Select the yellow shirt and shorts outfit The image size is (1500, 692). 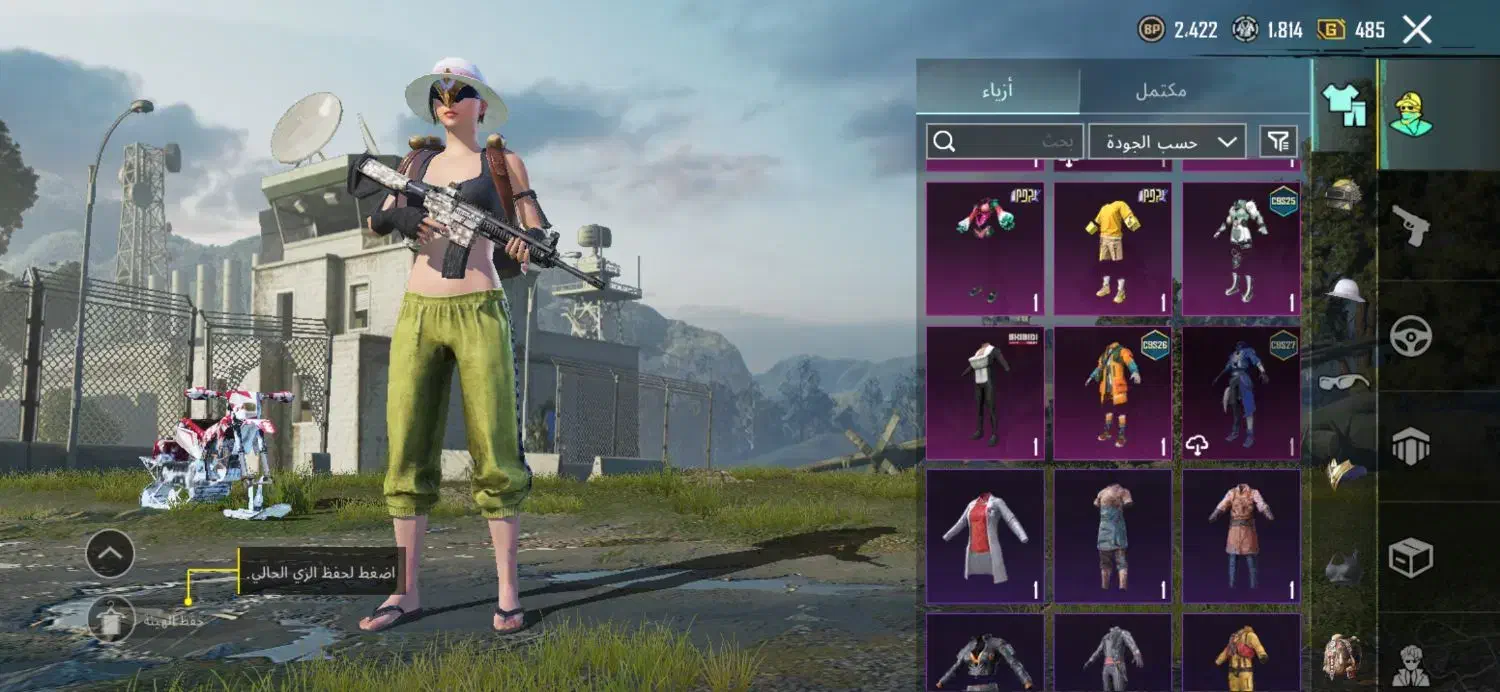point(1112,248)
